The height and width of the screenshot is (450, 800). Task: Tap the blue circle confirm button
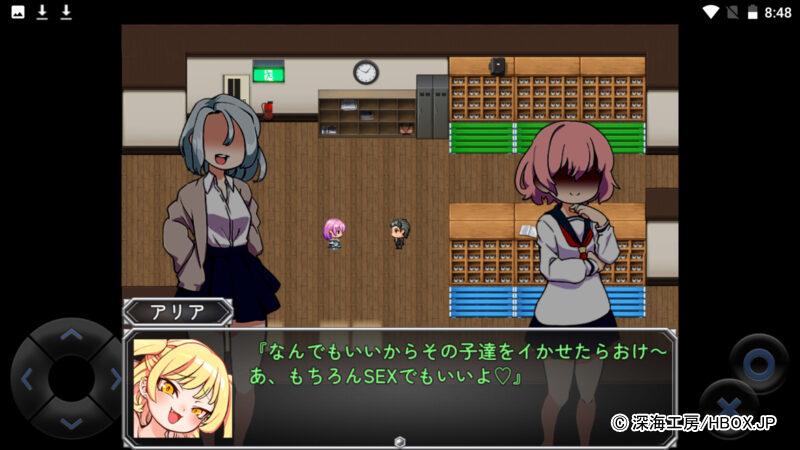click(757, 362)
